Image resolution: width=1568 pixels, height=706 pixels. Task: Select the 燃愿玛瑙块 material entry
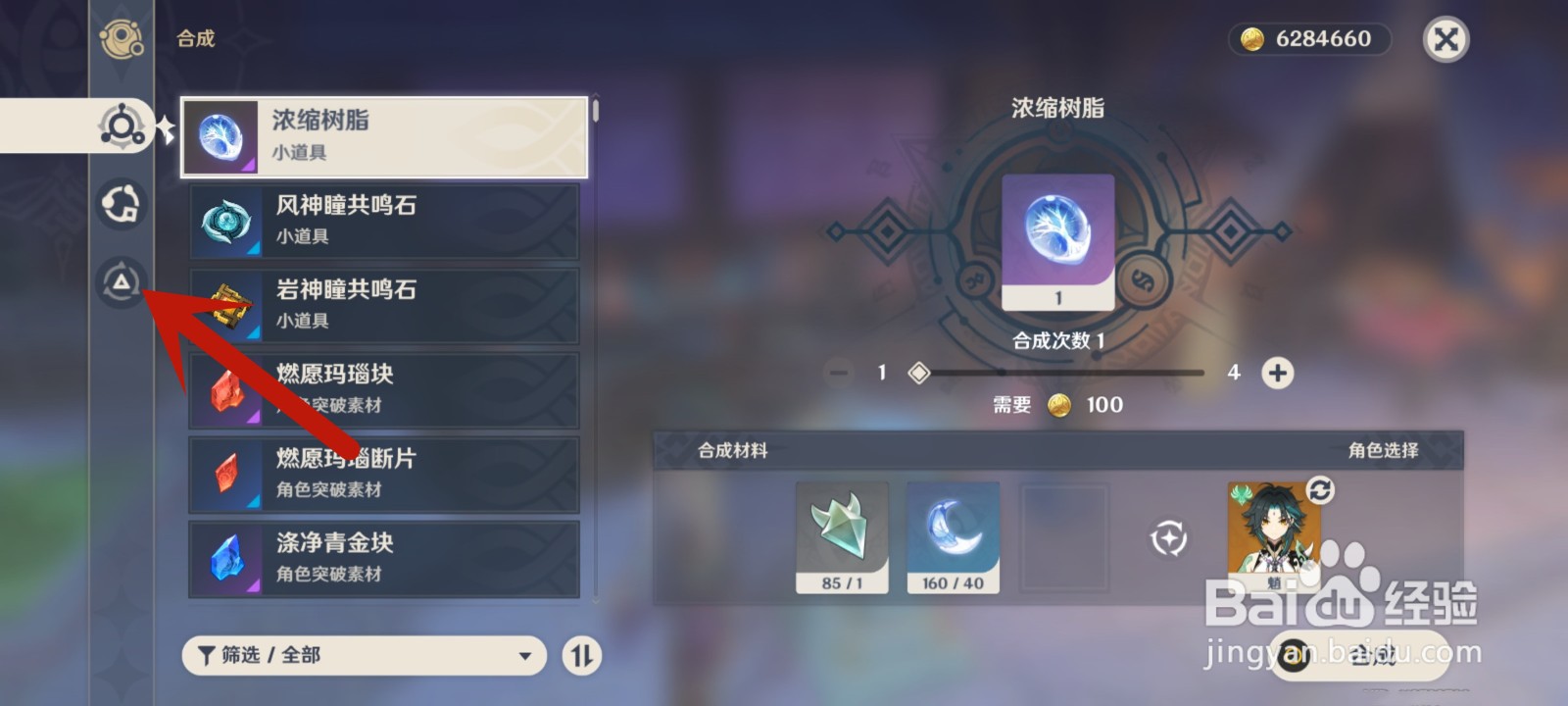pyautogui.click(x=382, y=389)
